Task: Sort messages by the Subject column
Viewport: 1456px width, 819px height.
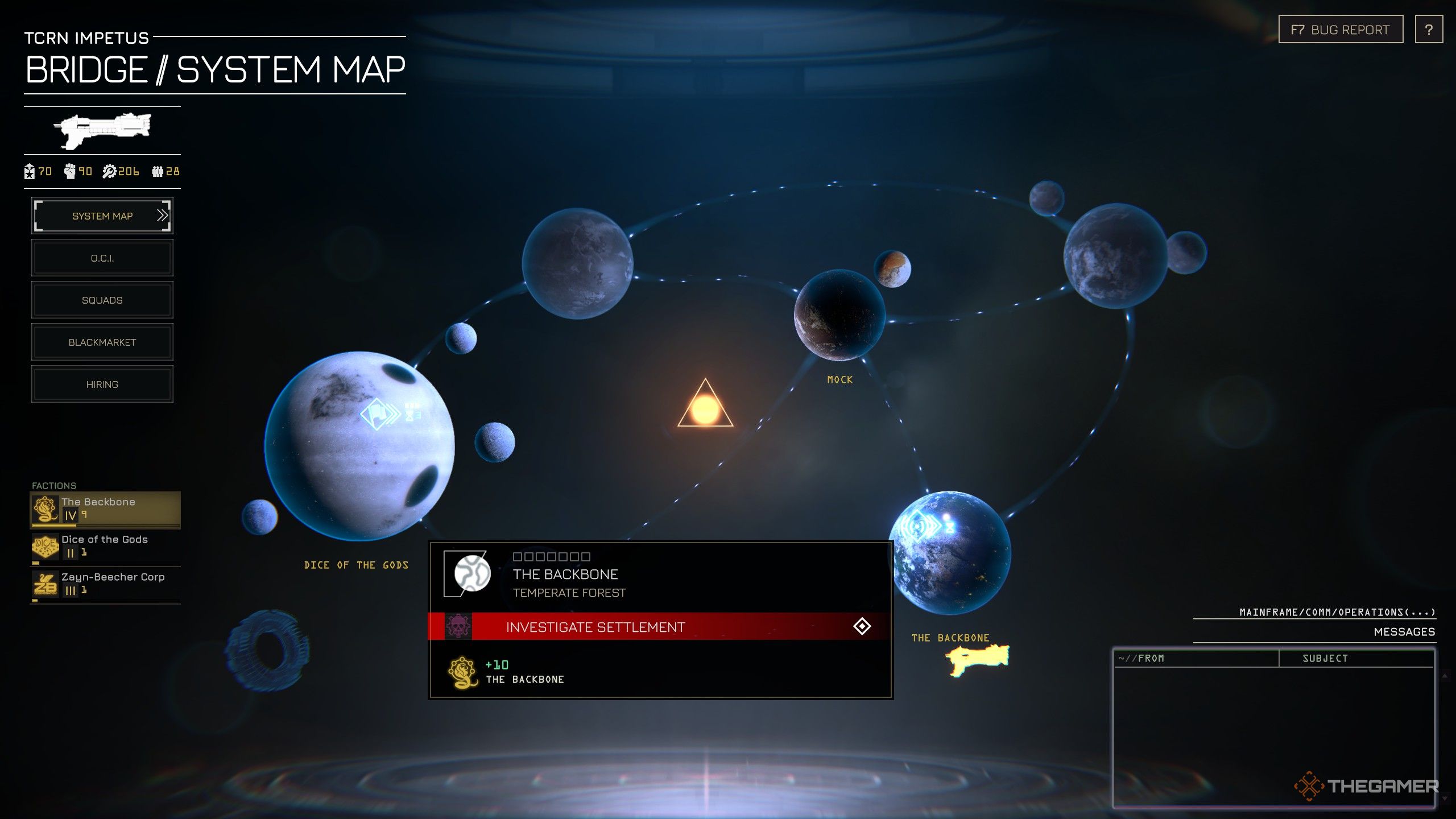Action: tap(1325, 658)
